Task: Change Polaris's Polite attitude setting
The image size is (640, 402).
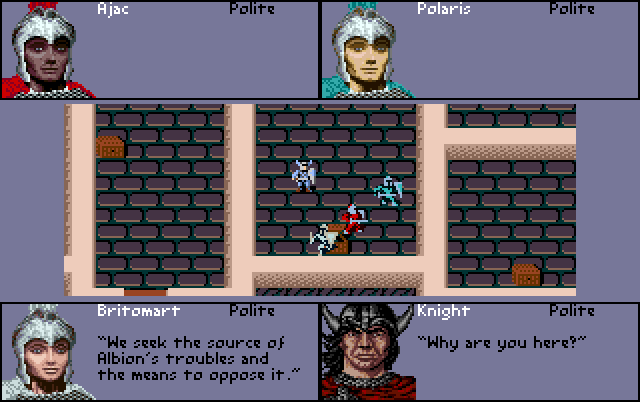Action: [572, 8]
